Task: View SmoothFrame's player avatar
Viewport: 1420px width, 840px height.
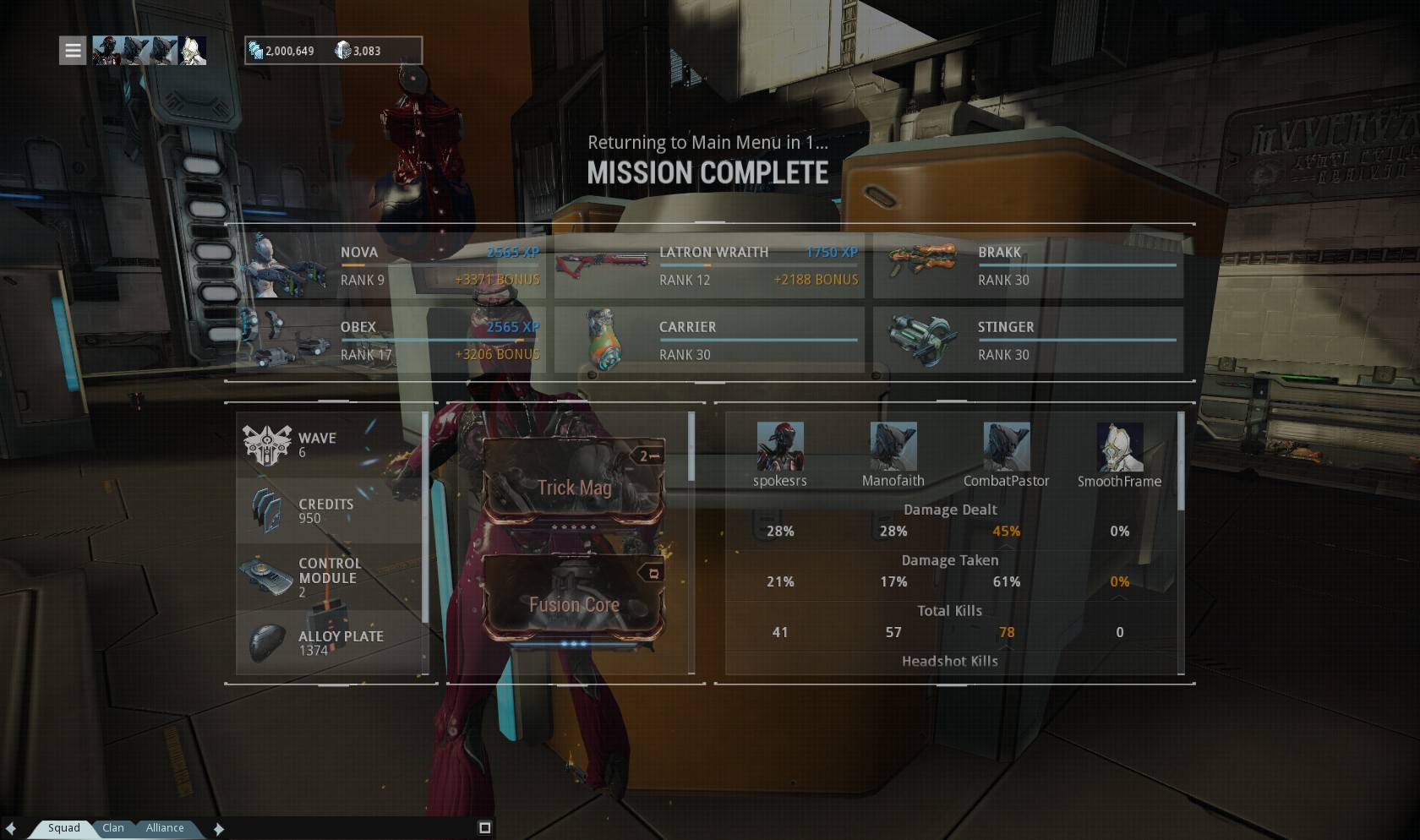Action: click(1119, 448)
